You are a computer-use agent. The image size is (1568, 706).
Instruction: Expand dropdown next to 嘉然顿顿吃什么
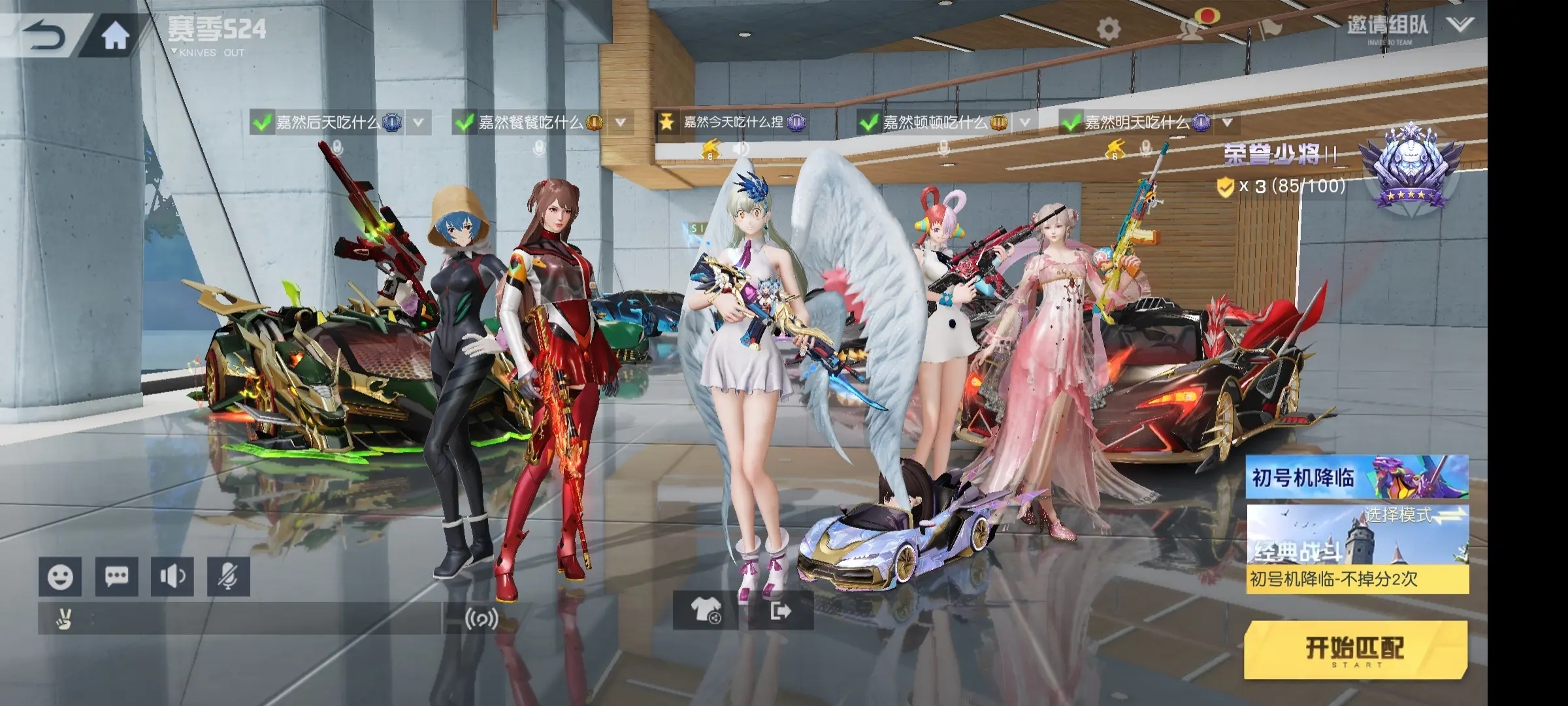coord(1024,122)
